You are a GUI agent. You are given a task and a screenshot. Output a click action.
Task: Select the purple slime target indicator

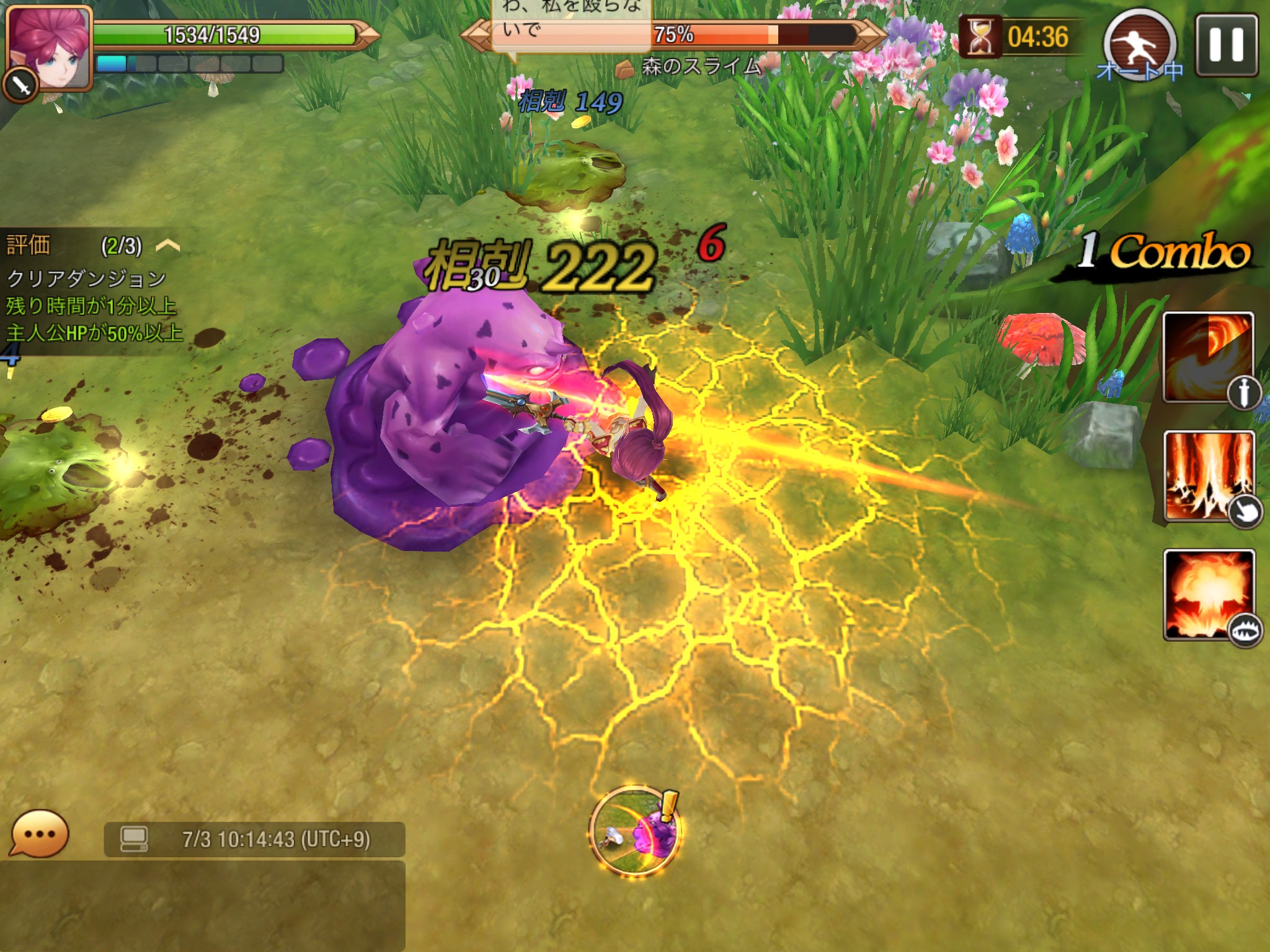[x=635, y=830]
